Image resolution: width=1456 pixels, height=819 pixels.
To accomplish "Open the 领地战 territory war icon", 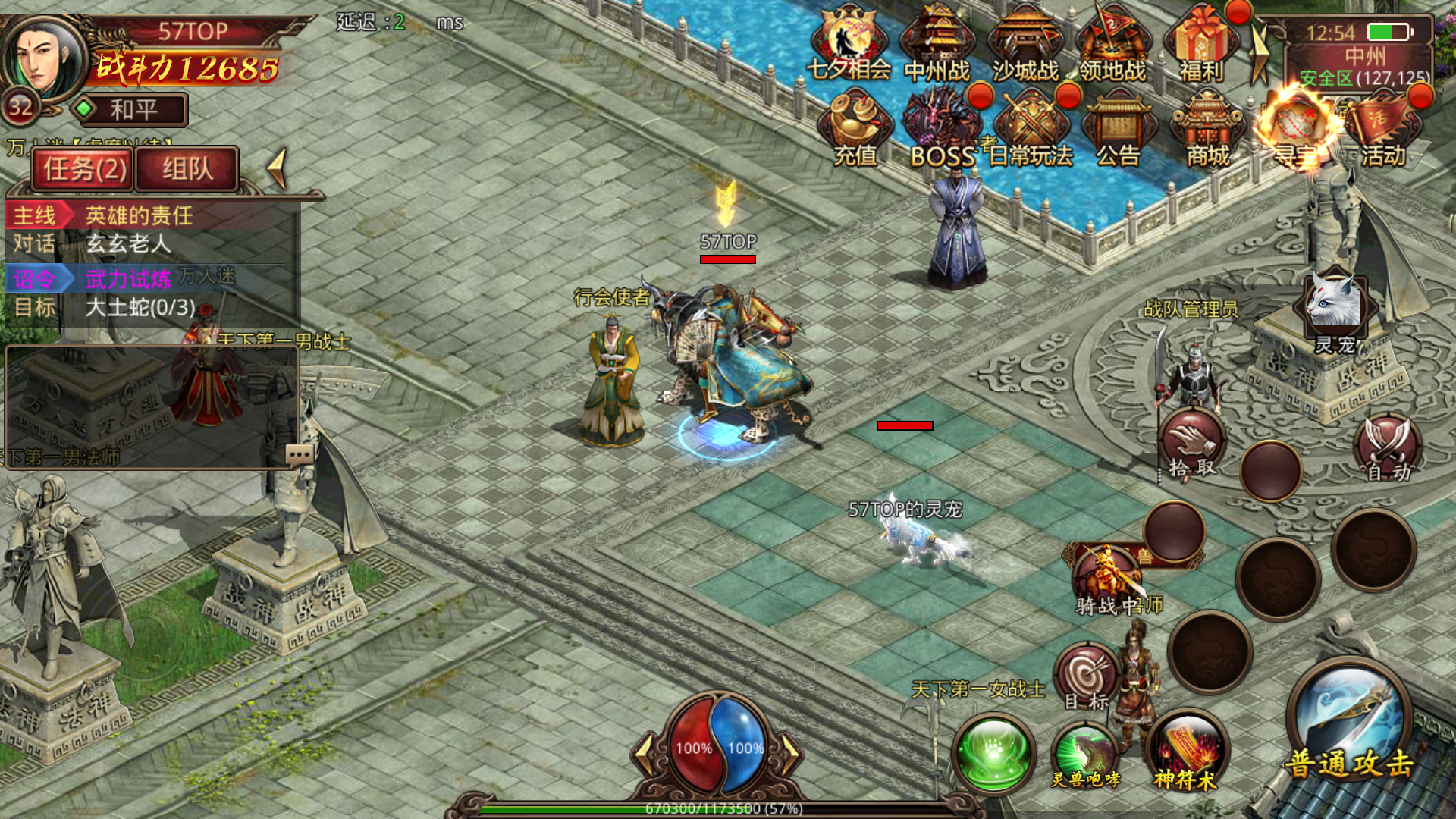I will click(1113, 44).
